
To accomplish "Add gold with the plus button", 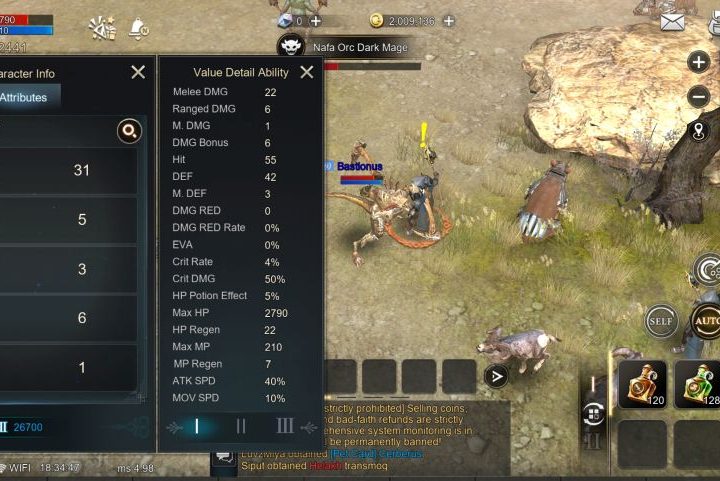I will pos(448,20).
